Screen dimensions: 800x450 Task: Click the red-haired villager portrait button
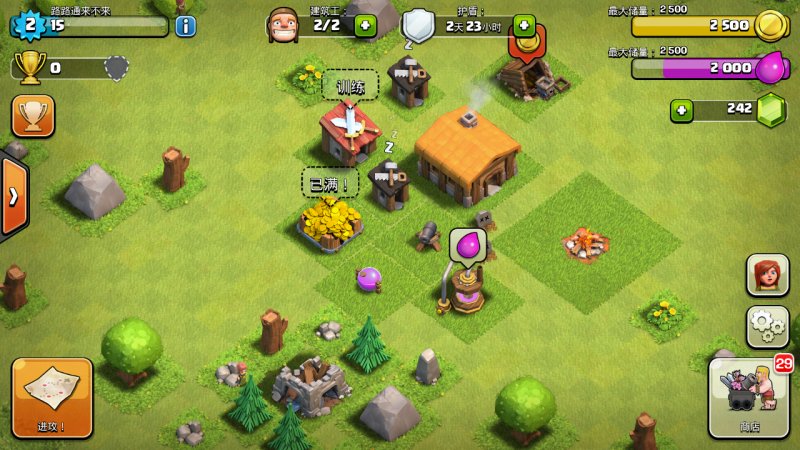[767, 275]
